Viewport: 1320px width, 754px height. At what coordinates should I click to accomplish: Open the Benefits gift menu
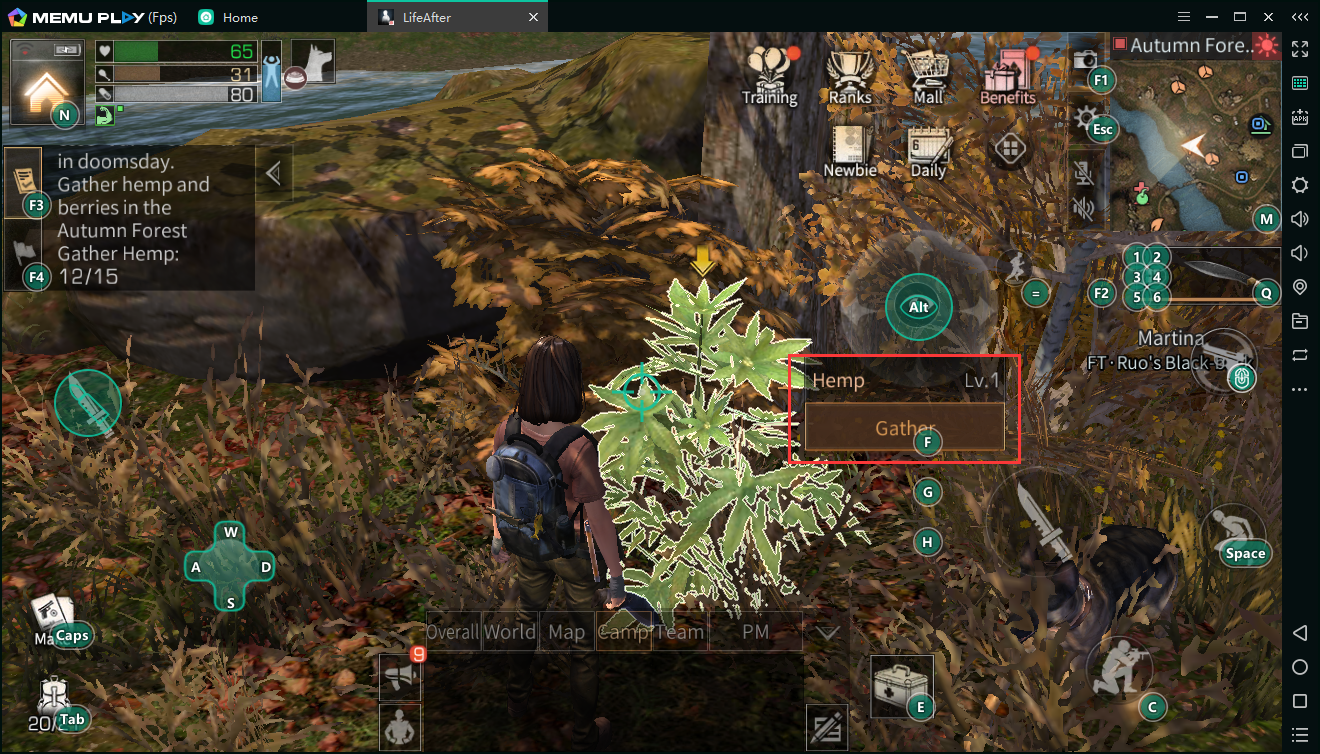click(1007, 75)
